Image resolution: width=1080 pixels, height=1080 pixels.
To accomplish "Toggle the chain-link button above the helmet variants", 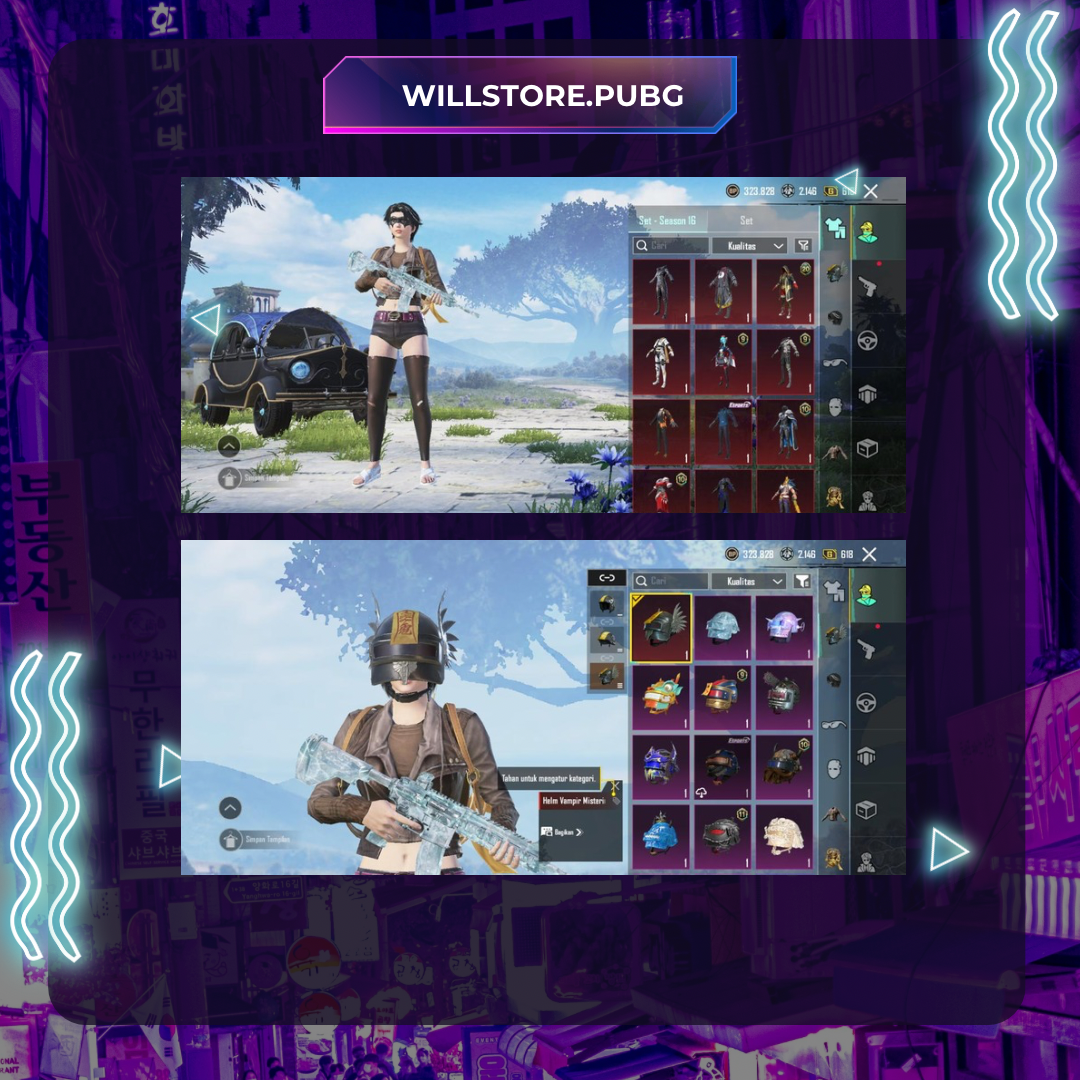I will (x=606, y=578).
